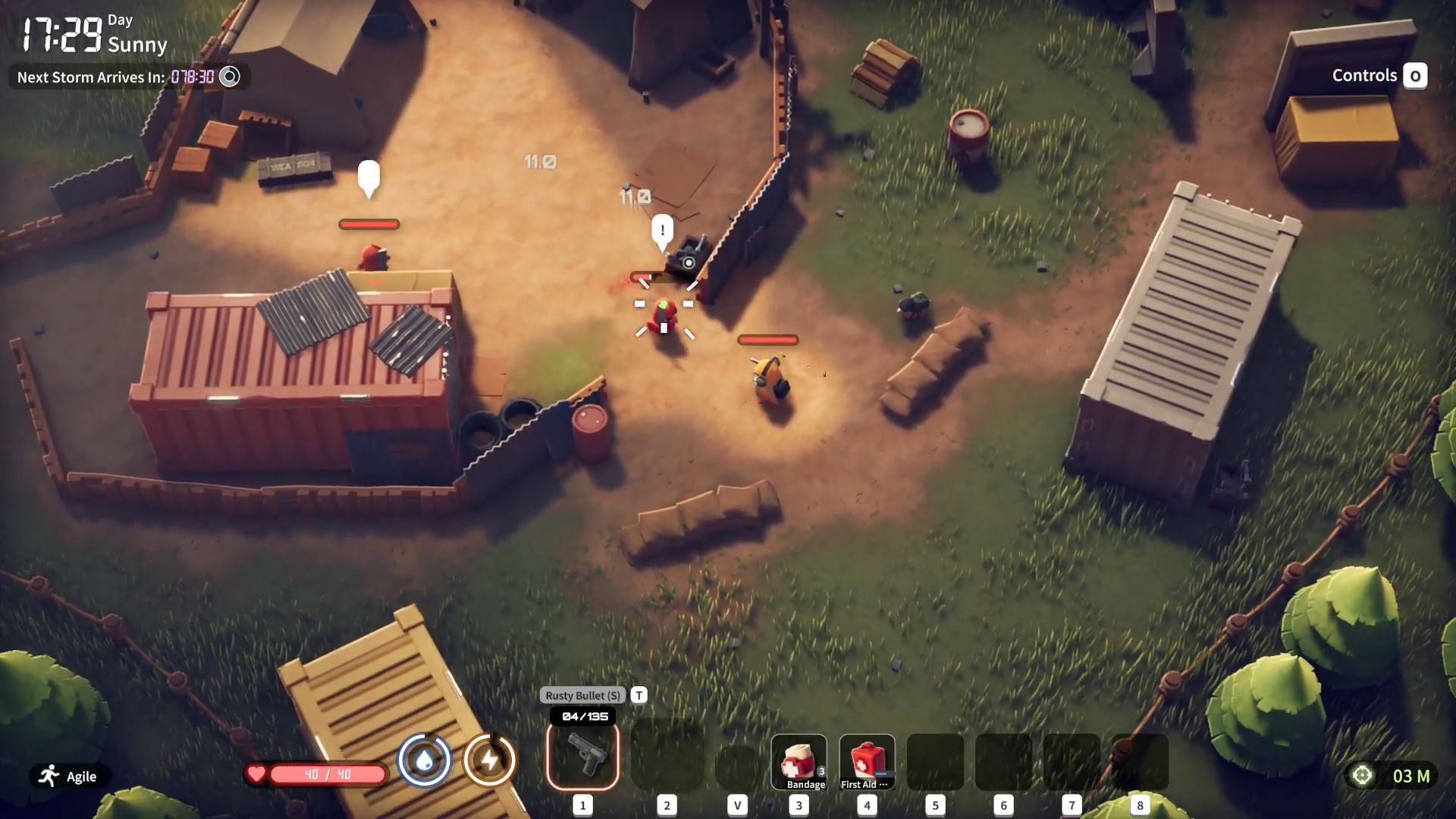Click the water droplet thirst gauge
1456x819 pixels.
pos(425,760)
